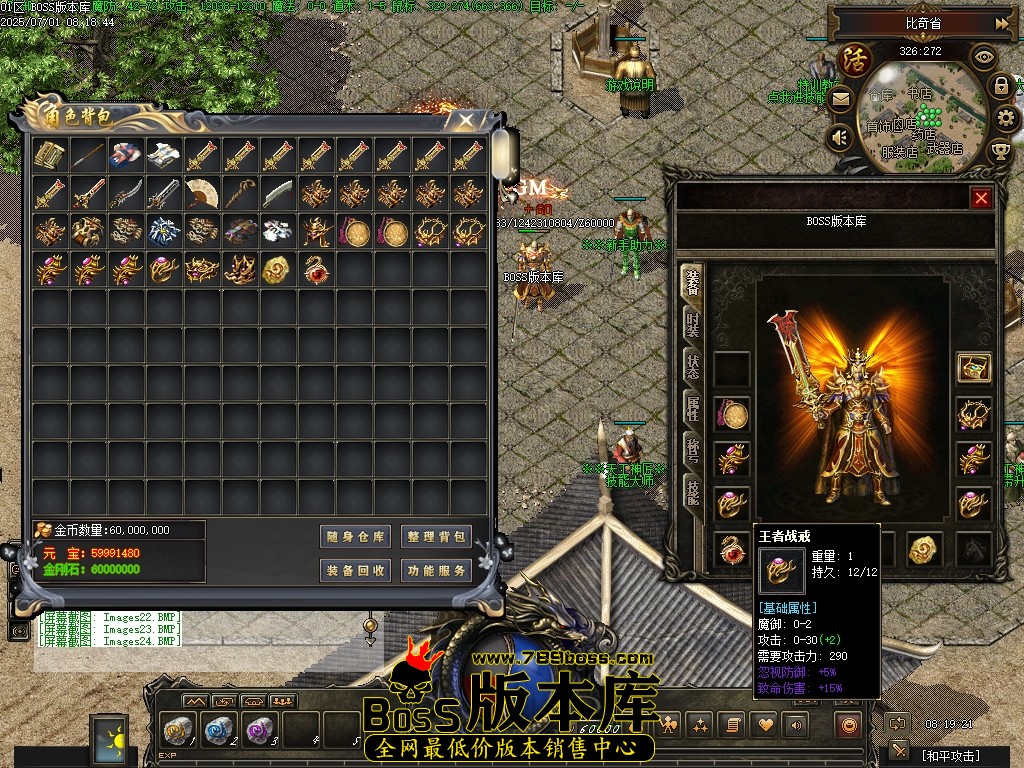Open the circular minimap
Viewport: 1024px width, 768px height.
(920, 110)
